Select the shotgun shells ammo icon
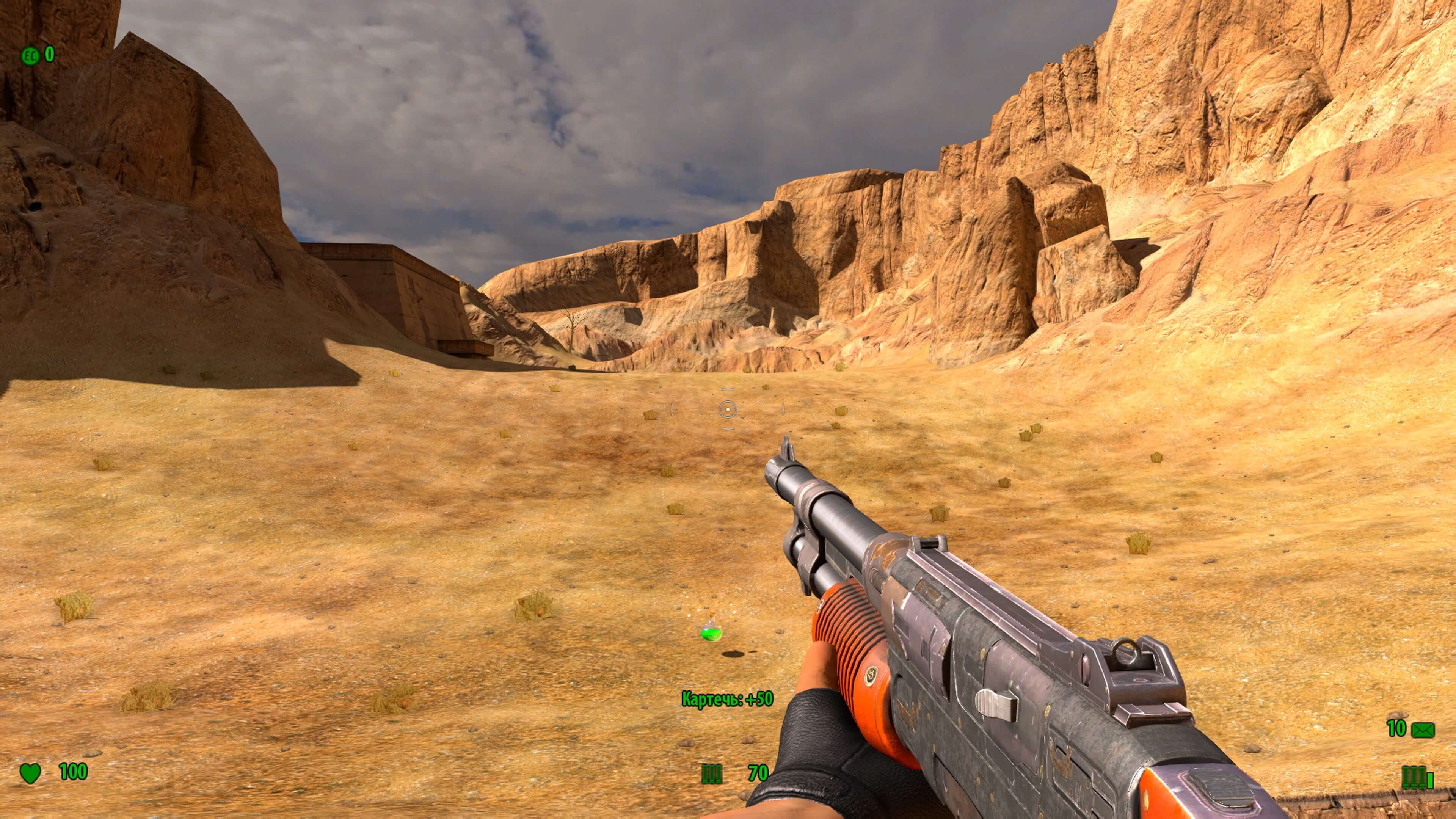Viewport: 1456px width, 819px height. [x=711, y=774]
